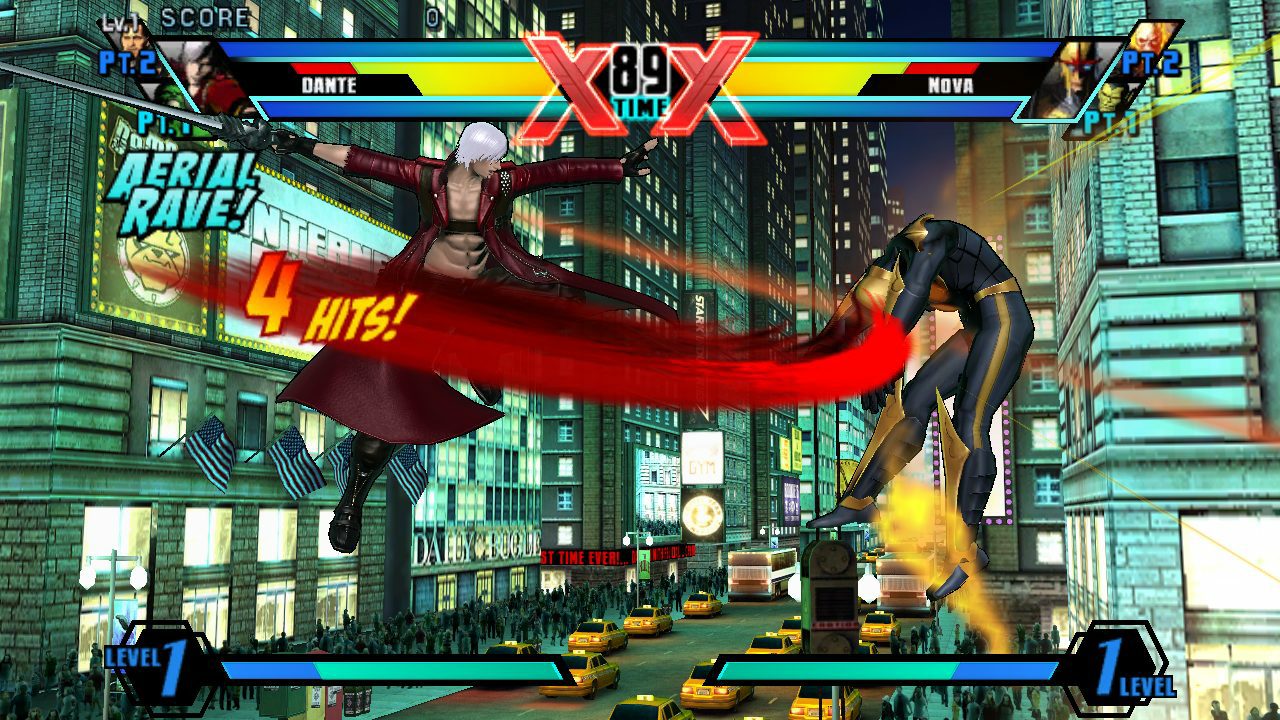
Task: Click the right Pt.2 partner portrait
Action: coord(1147,42)
